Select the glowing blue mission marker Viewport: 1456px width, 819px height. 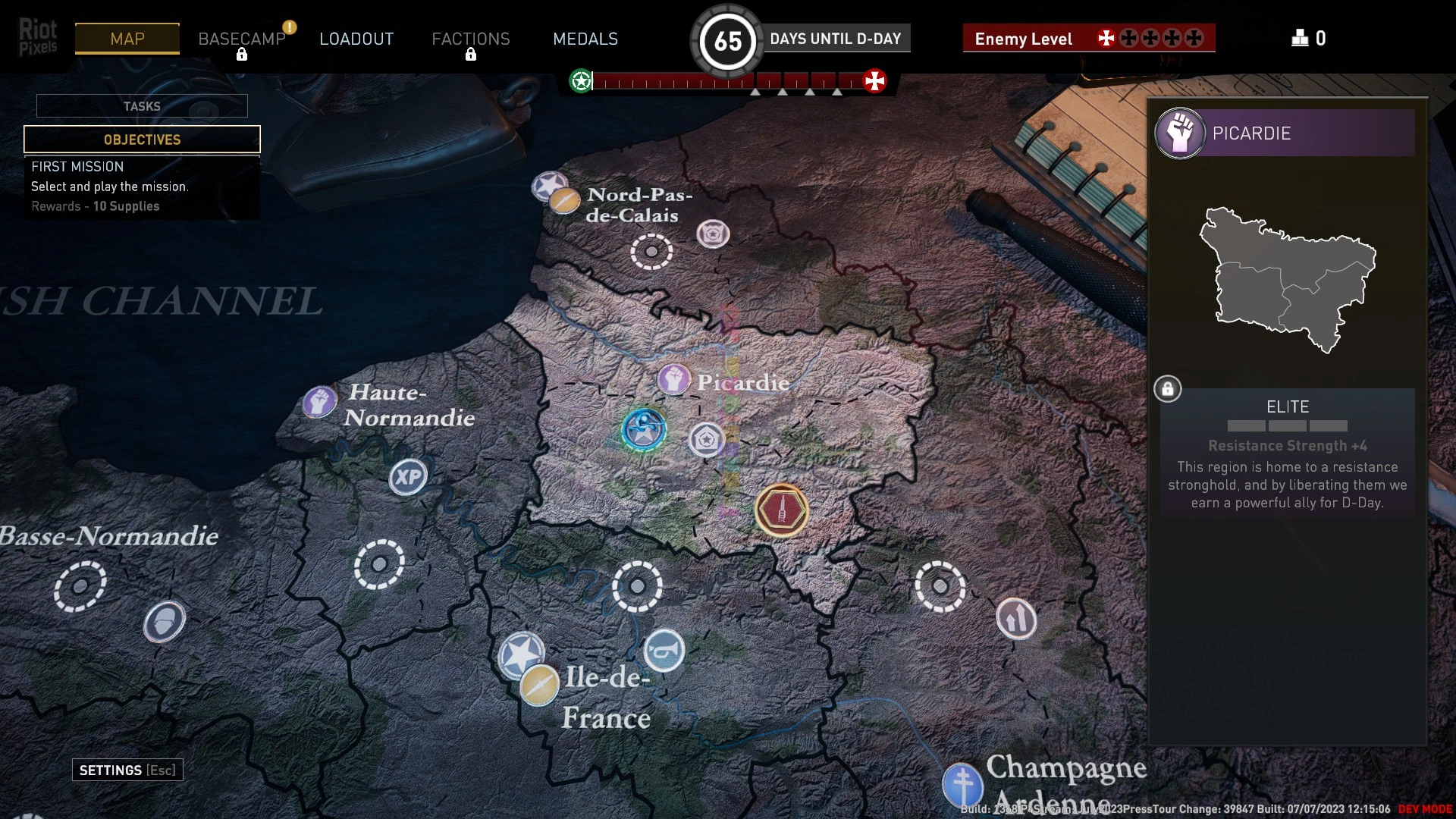point(644,429)
